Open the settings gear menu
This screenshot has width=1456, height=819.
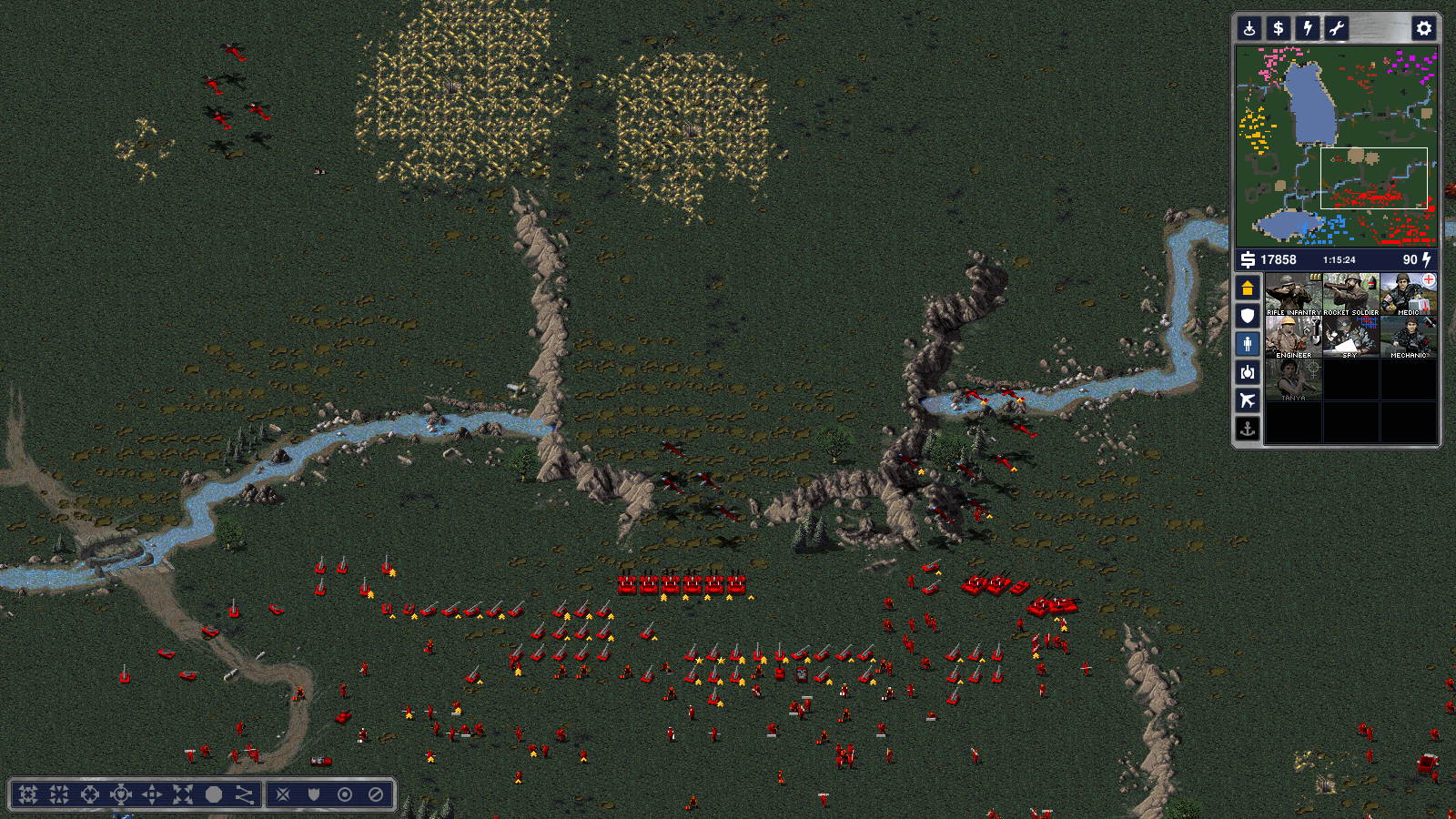pos(1423,28)
